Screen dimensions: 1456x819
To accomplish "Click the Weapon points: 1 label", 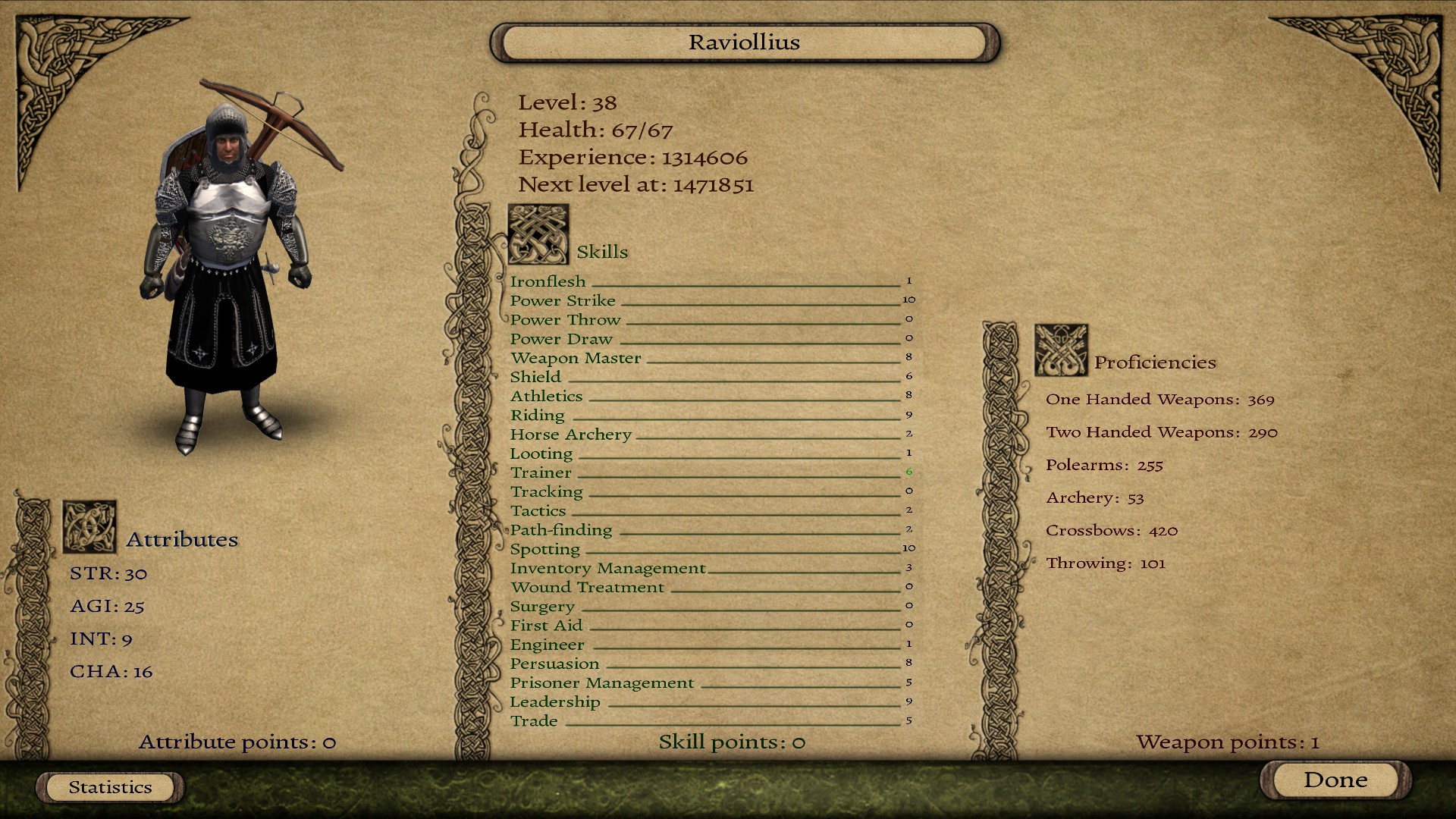I will pos(1226,742).
